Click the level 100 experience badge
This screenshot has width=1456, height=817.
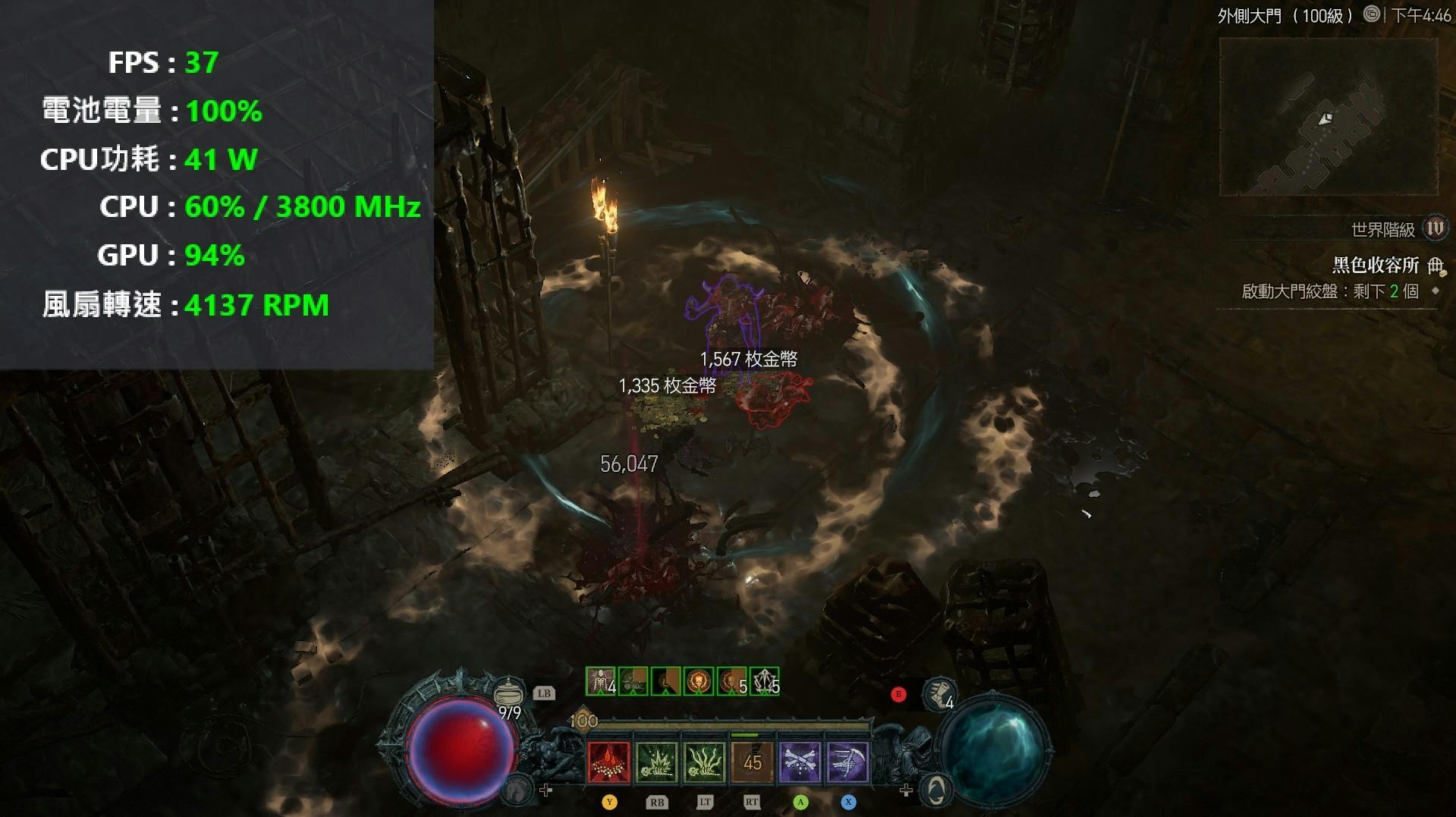click(583, 721)
